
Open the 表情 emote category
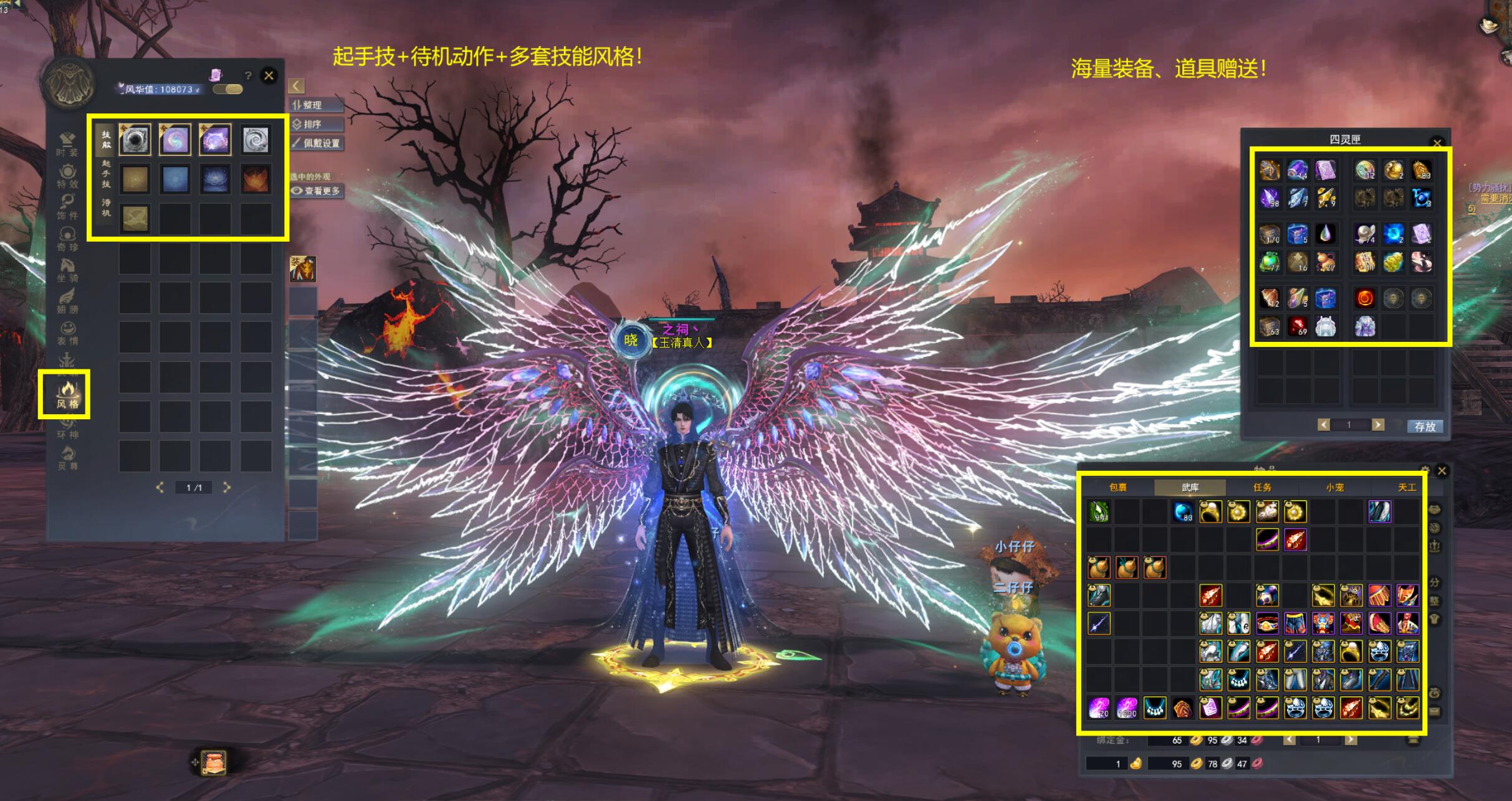67,332
